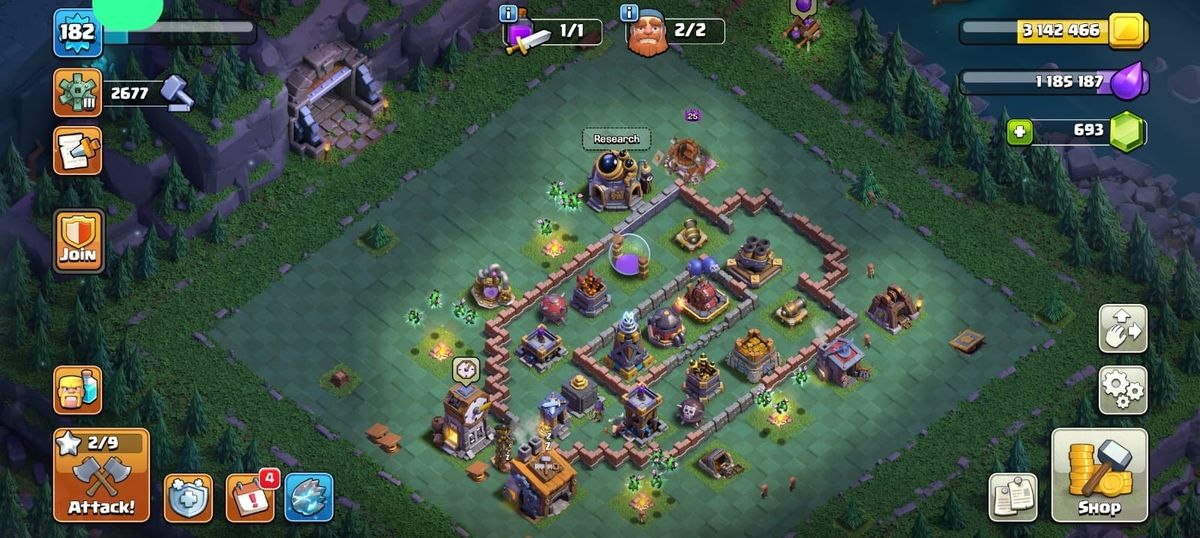Open the calendar events icon with badge 4
The image size is (1200, 538).
249,496
